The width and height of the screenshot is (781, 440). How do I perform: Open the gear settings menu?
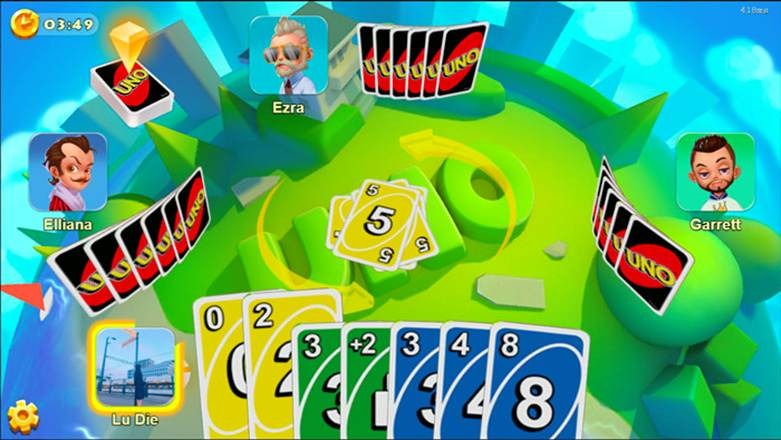click(x=22, y=414)
